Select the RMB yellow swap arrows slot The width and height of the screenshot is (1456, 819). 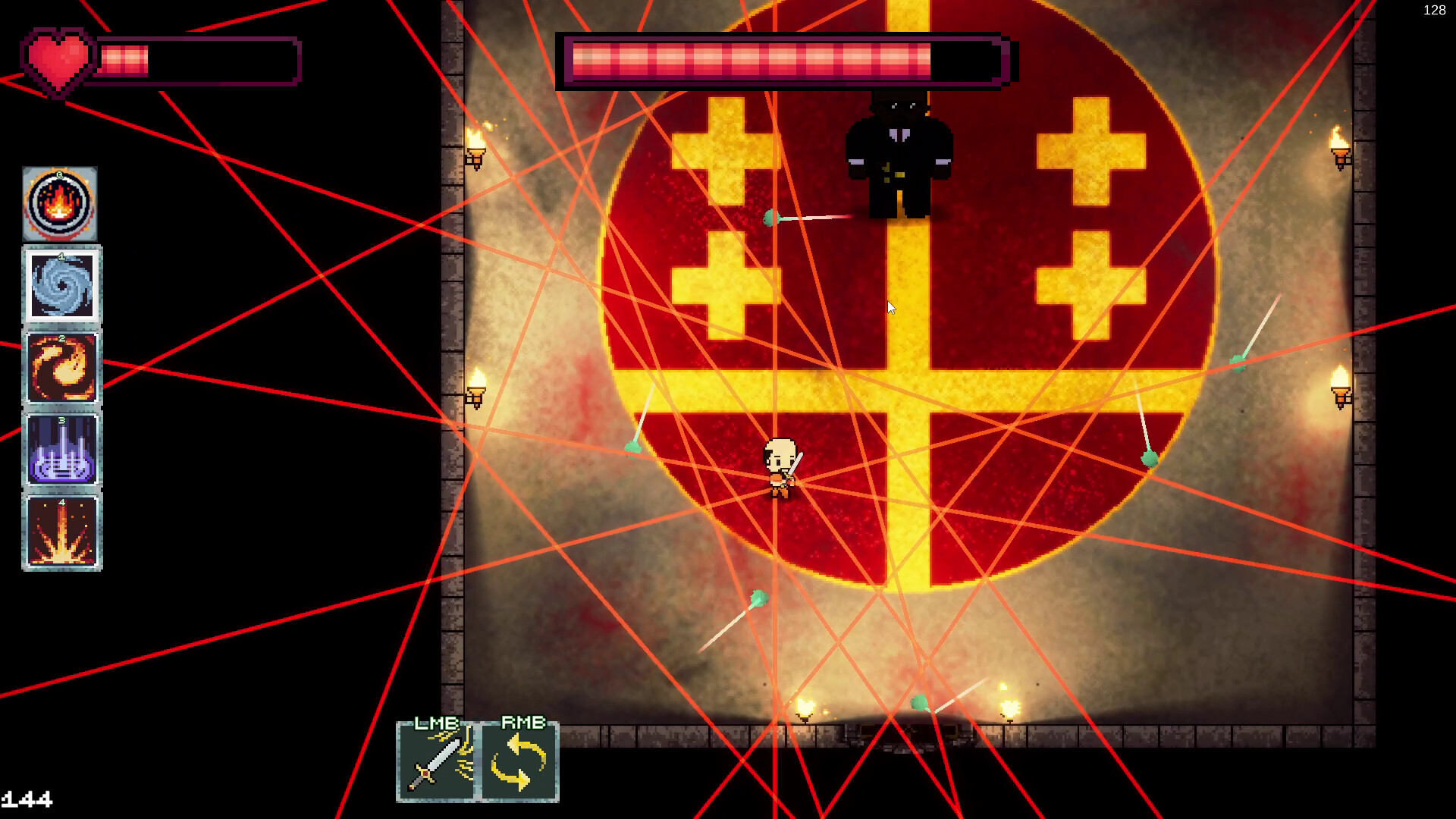tap(520, 761)
